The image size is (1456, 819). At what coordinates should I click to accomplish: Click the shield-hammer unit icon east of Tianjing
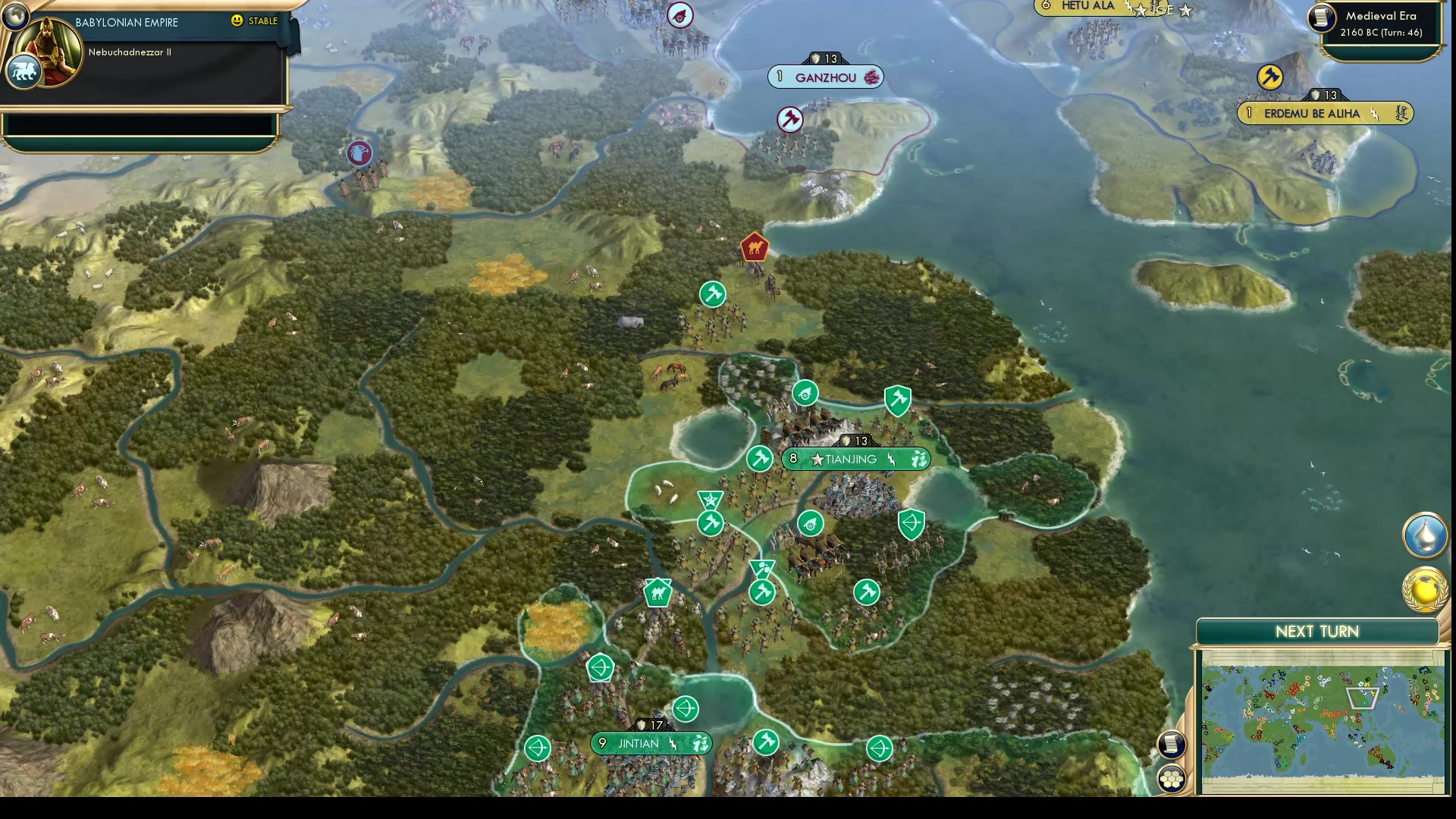pos(897,400)
